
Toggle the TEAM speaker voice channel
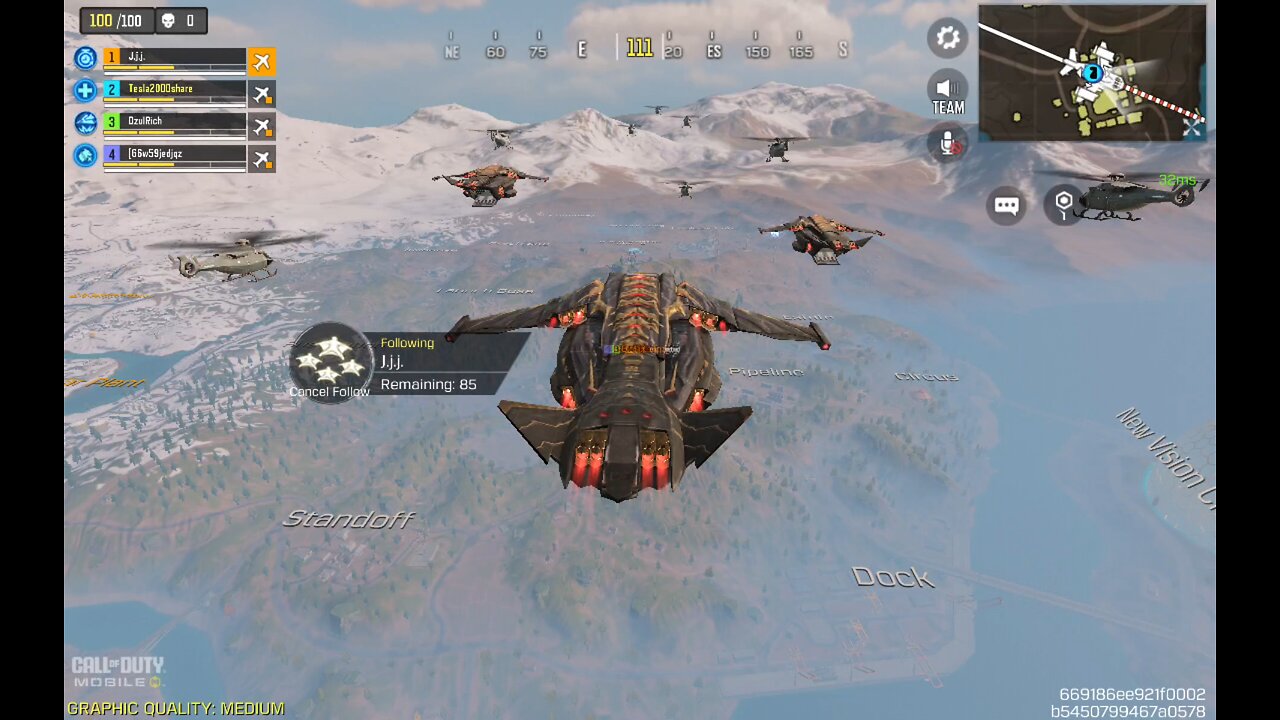[947, 90]
